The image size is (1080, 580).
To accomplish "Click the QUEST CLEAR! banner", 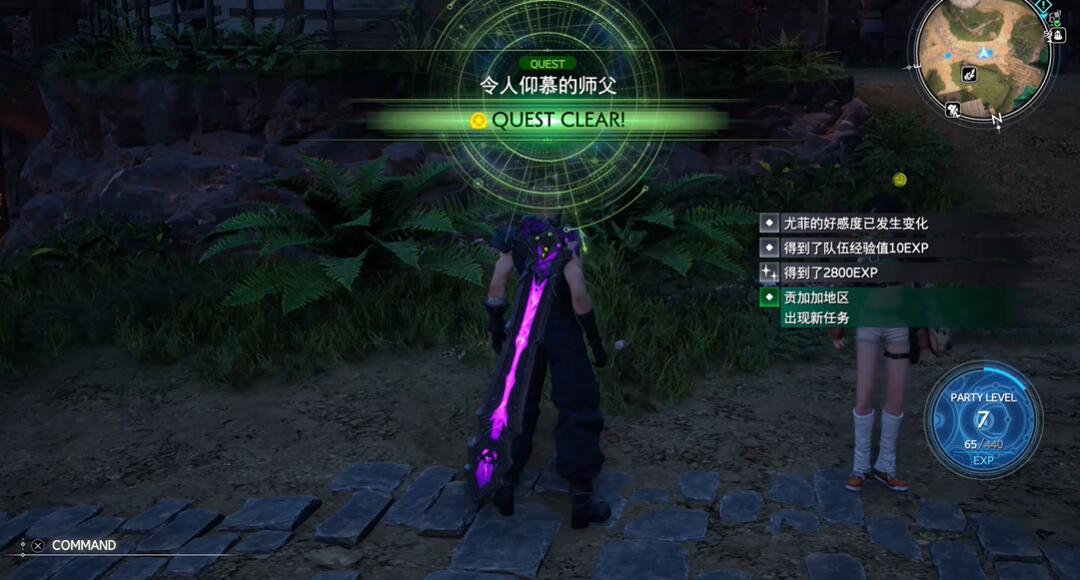I will pyautogui.click(x=548, y=120).
